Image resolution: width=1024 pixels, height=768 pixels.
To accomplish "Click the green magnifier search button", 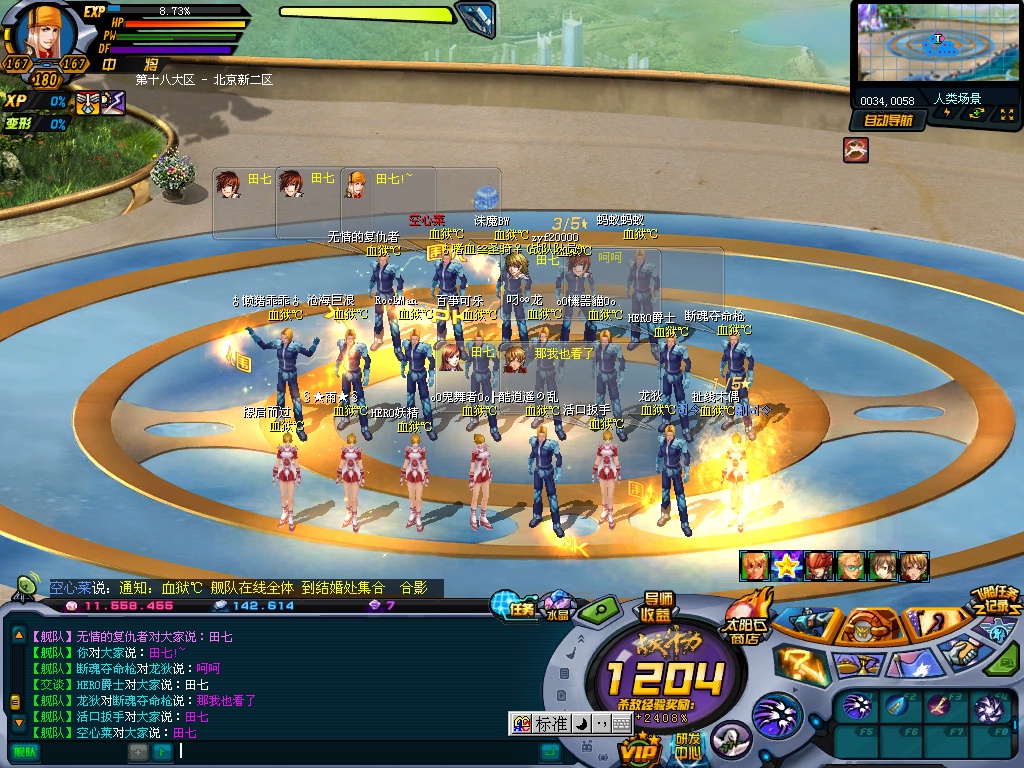I will pyautogui.click(x=602, y=608).
